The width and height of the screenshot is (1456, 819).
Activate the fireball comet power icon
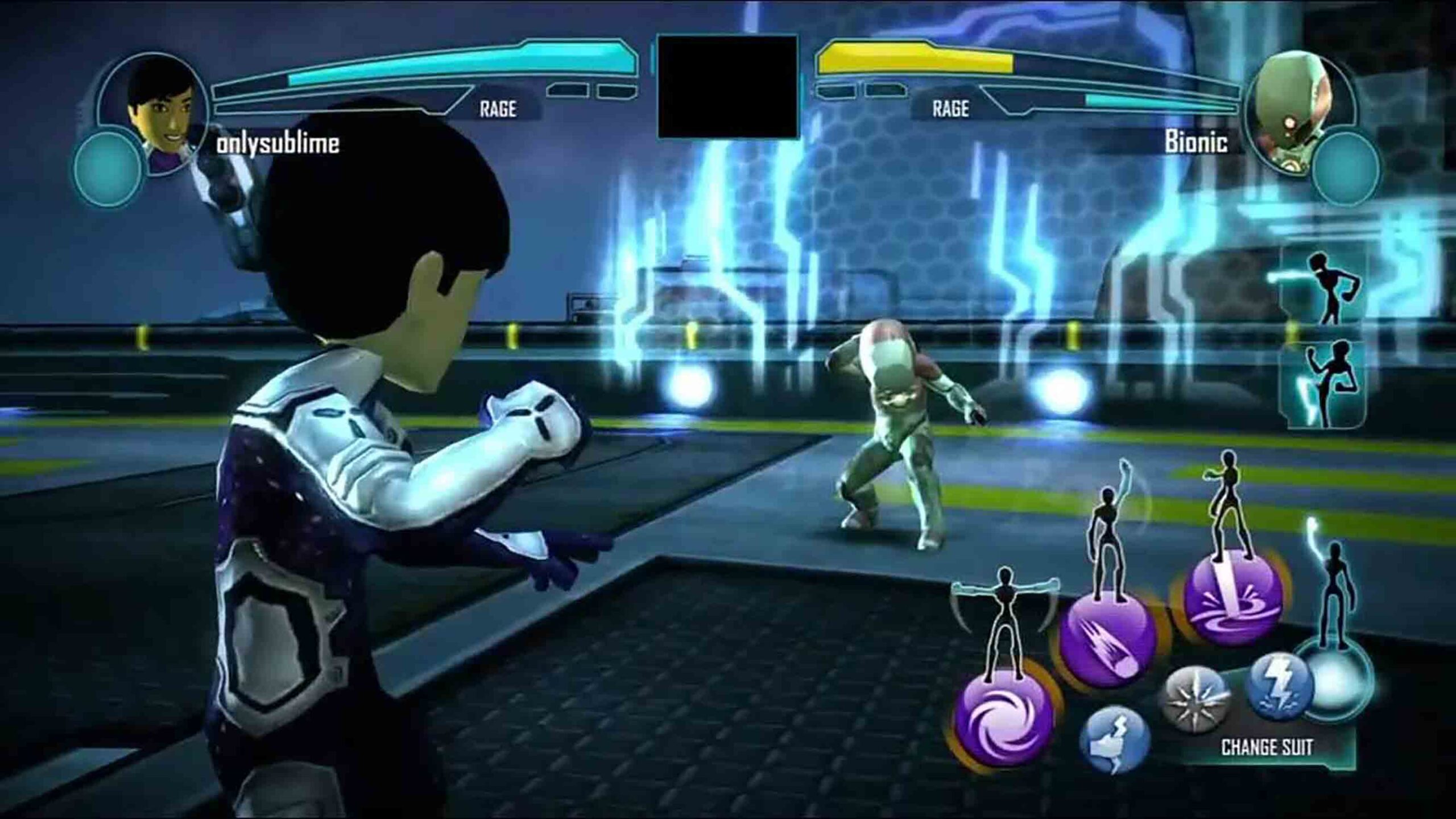coord(1107,640)
